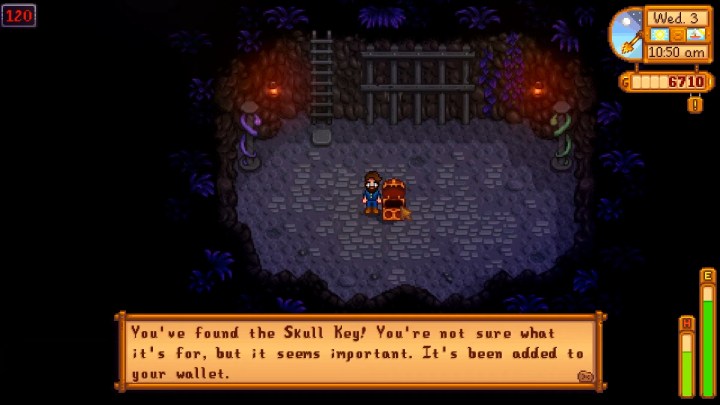Open the quest journal exclamation icon
The image size is (720, 405).
click(x=694, y=104)
